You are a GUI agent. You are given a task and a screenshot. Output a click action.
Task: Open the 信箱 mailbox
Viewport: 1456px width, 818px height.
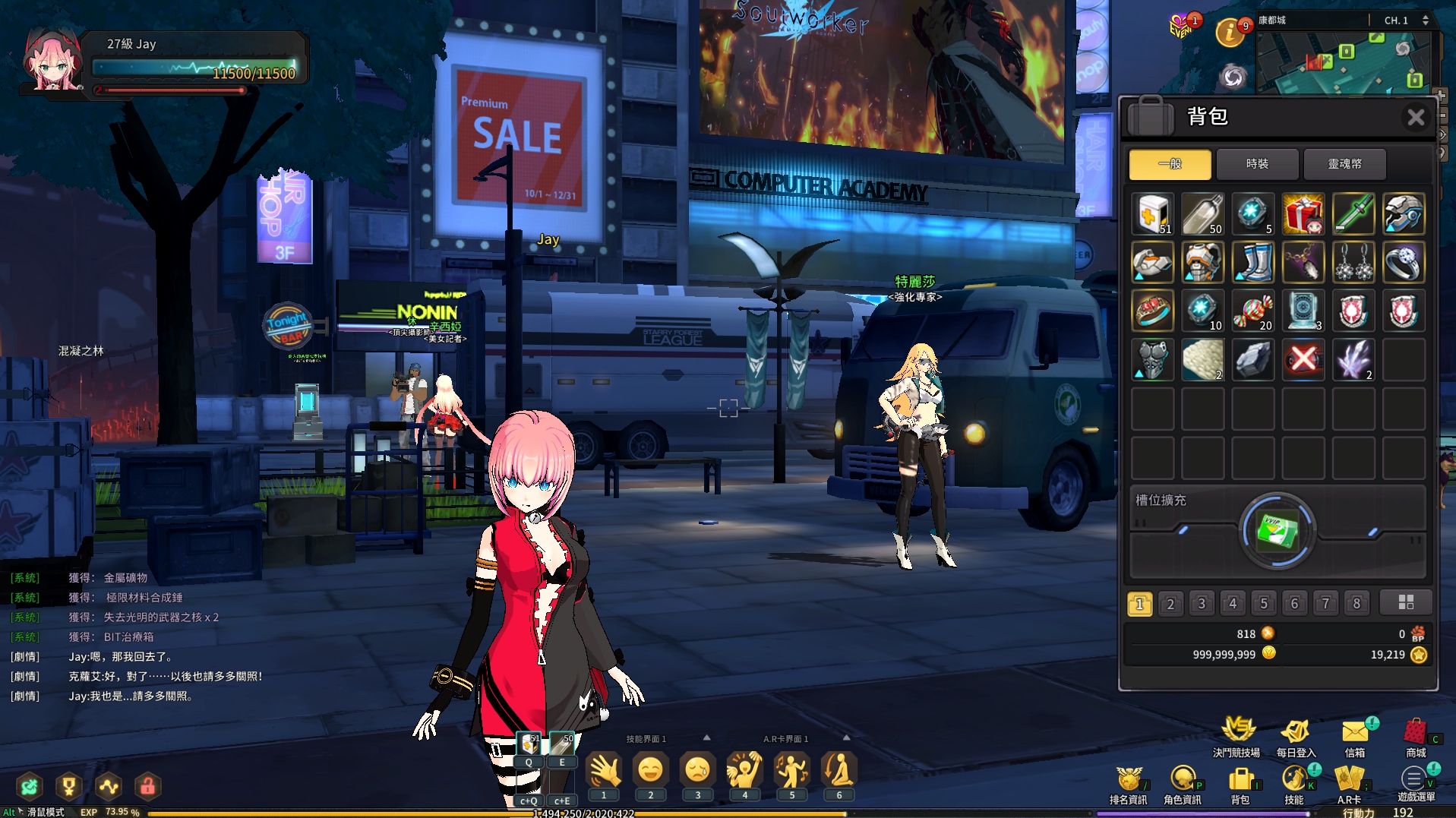[1355, 735]
